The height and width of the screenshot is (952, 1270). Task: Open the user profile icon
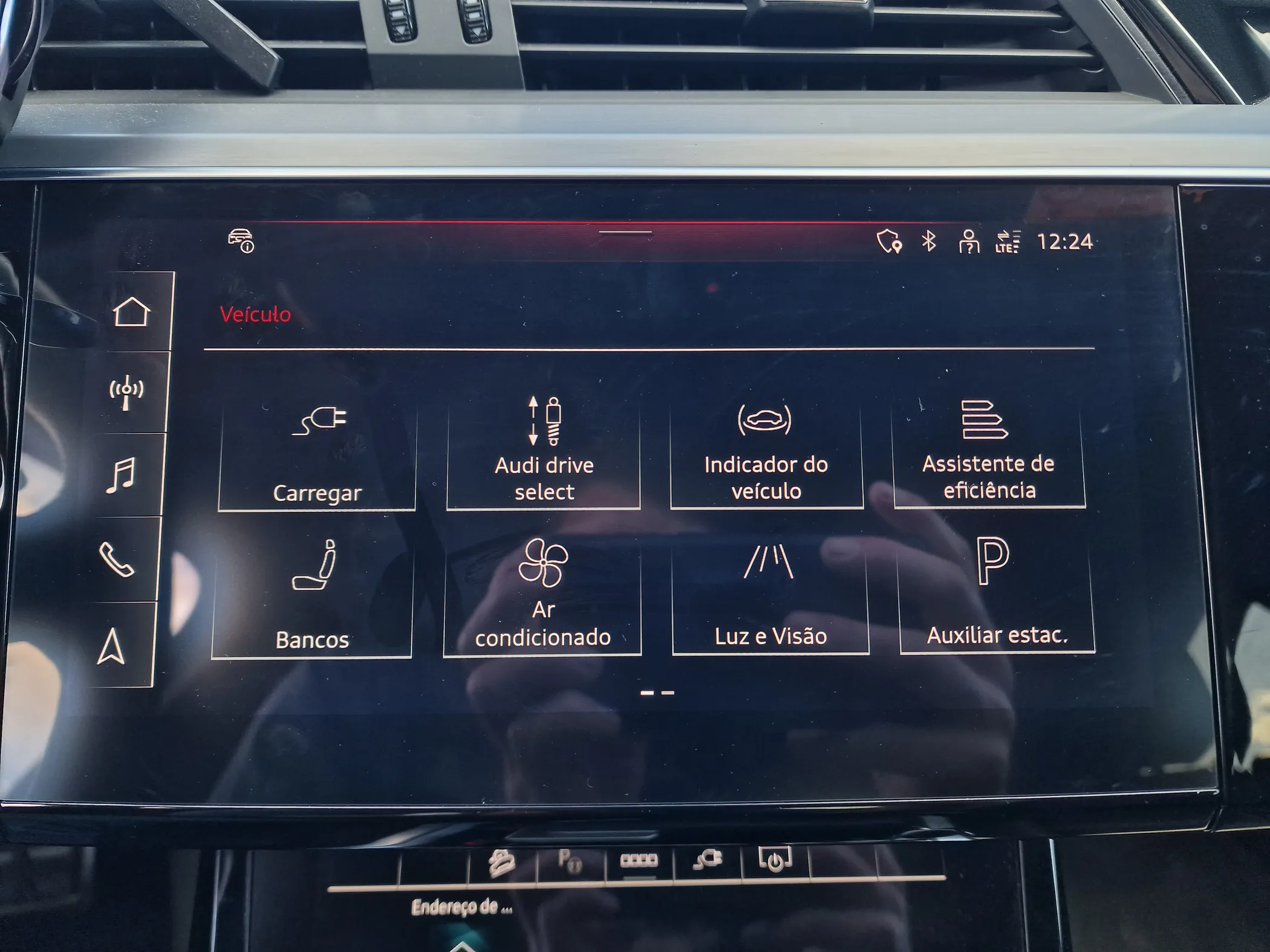coord(968,242)
